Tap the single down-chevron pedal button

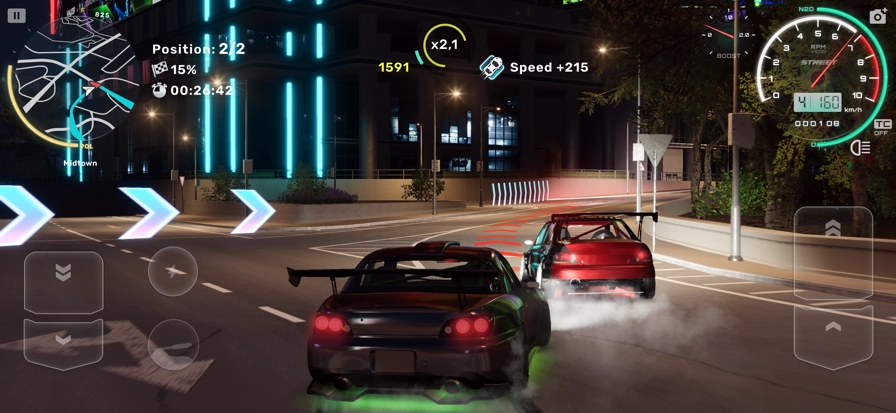63,343
